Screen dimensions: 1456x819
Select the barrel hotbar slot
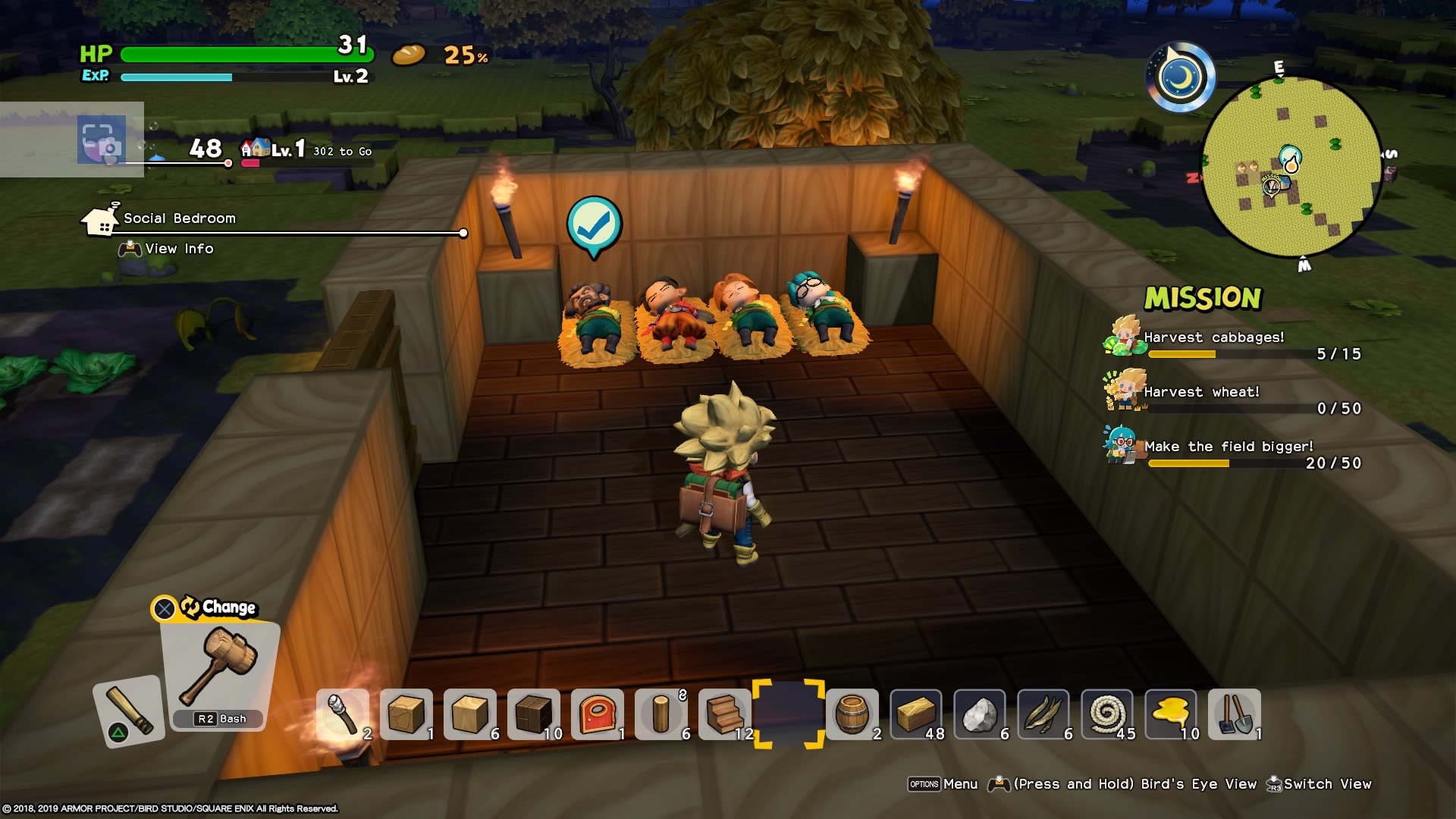coord(852,714)
